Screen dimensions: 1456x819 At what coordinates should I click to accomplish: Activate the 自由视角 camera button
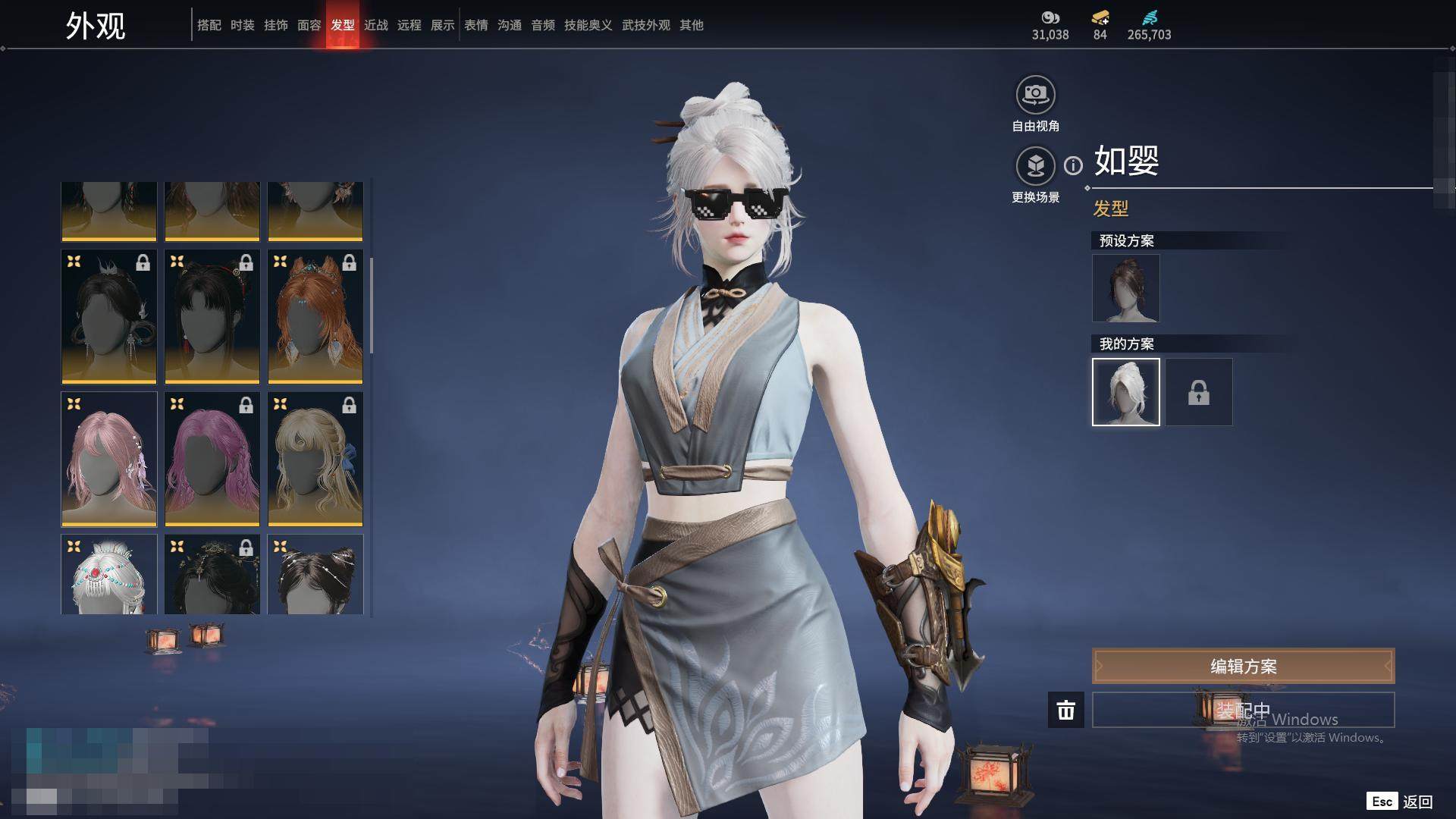click(x=1035, y=96)
